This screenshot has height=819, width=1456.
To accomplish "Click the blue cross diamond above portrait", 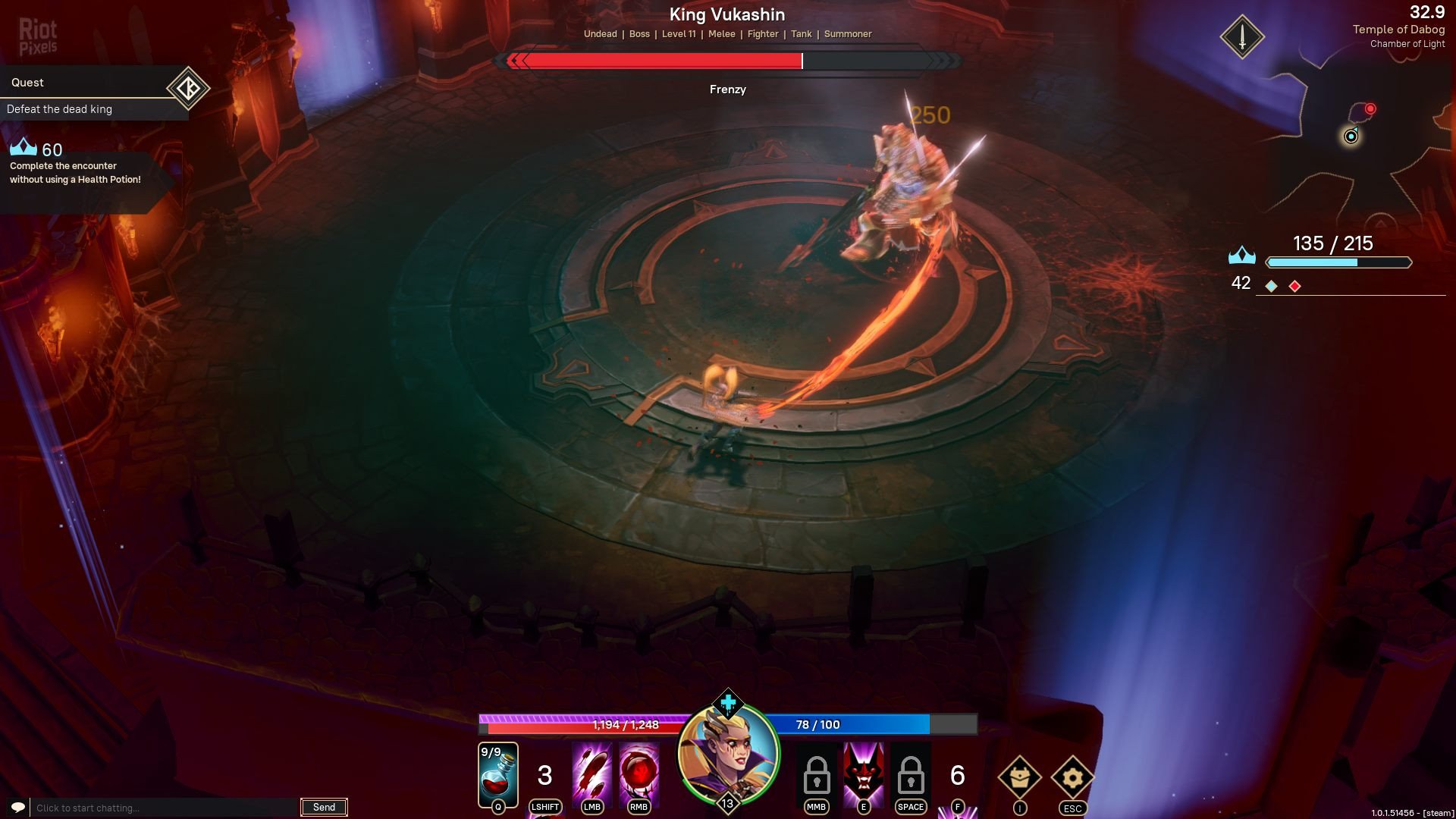I will click(728, 703).
